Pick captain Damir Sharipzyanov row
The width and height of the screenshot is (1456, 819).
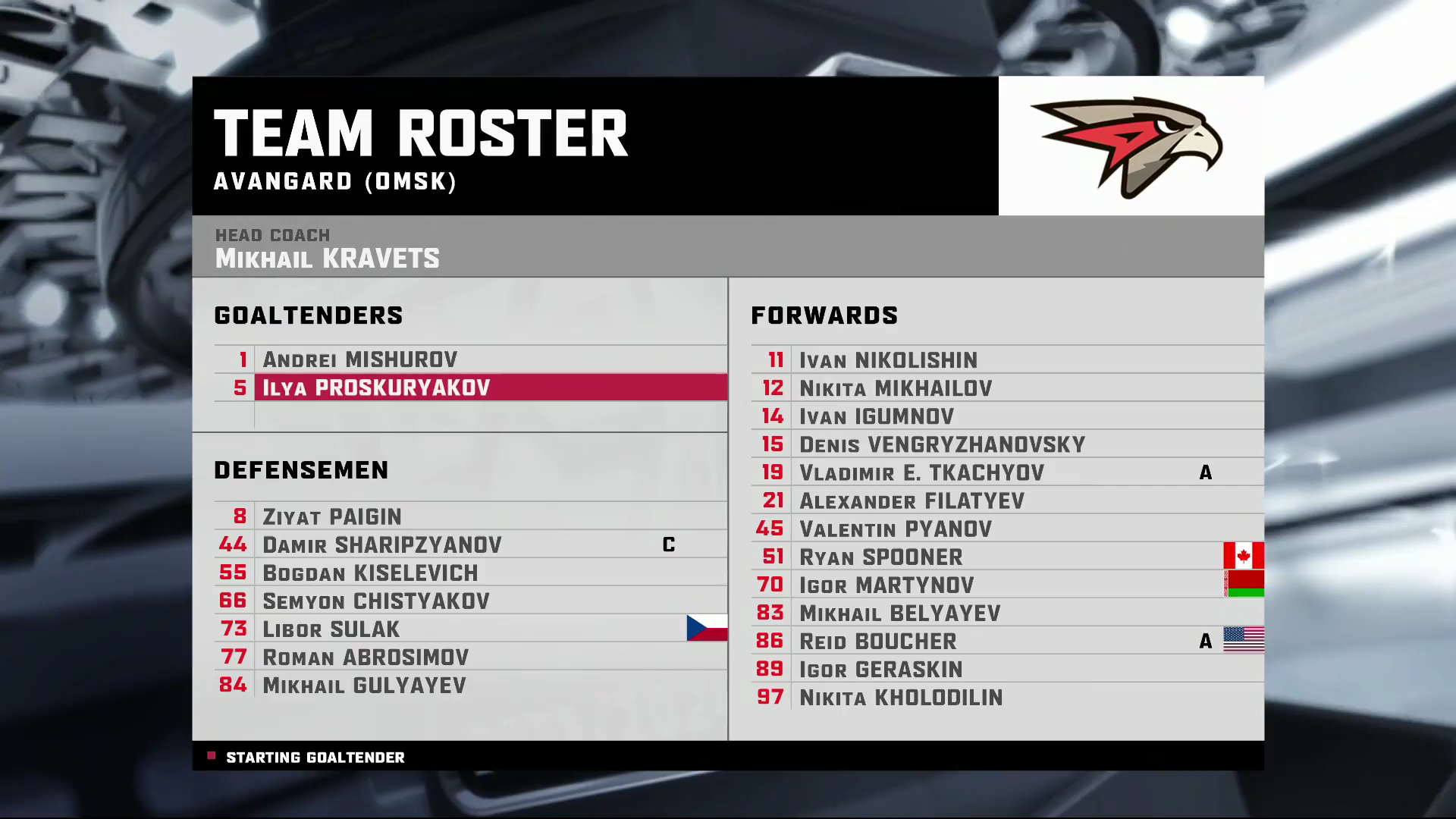coord(382,544)
